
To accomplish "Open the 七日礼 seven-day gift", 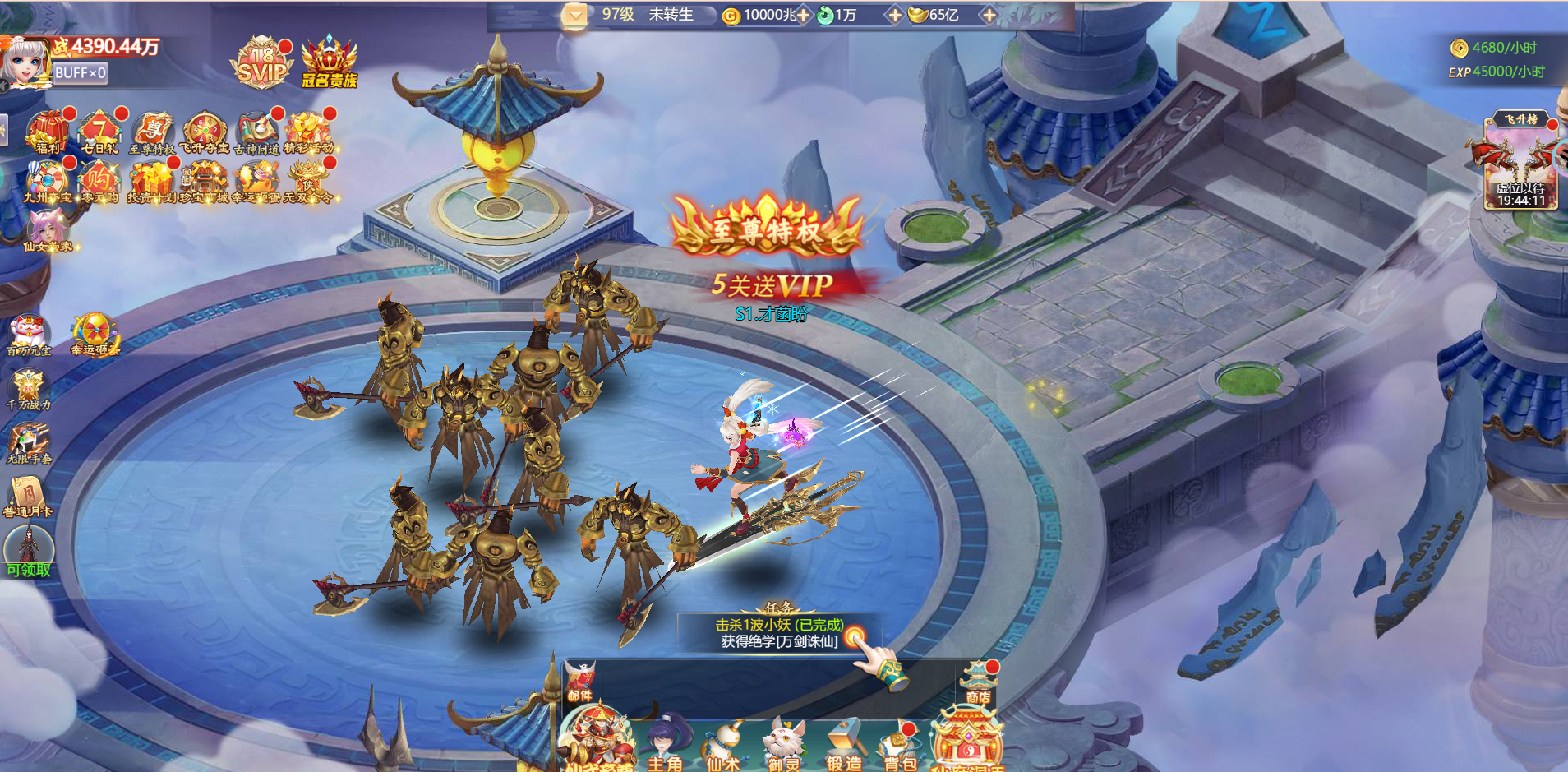I will 99,132.
